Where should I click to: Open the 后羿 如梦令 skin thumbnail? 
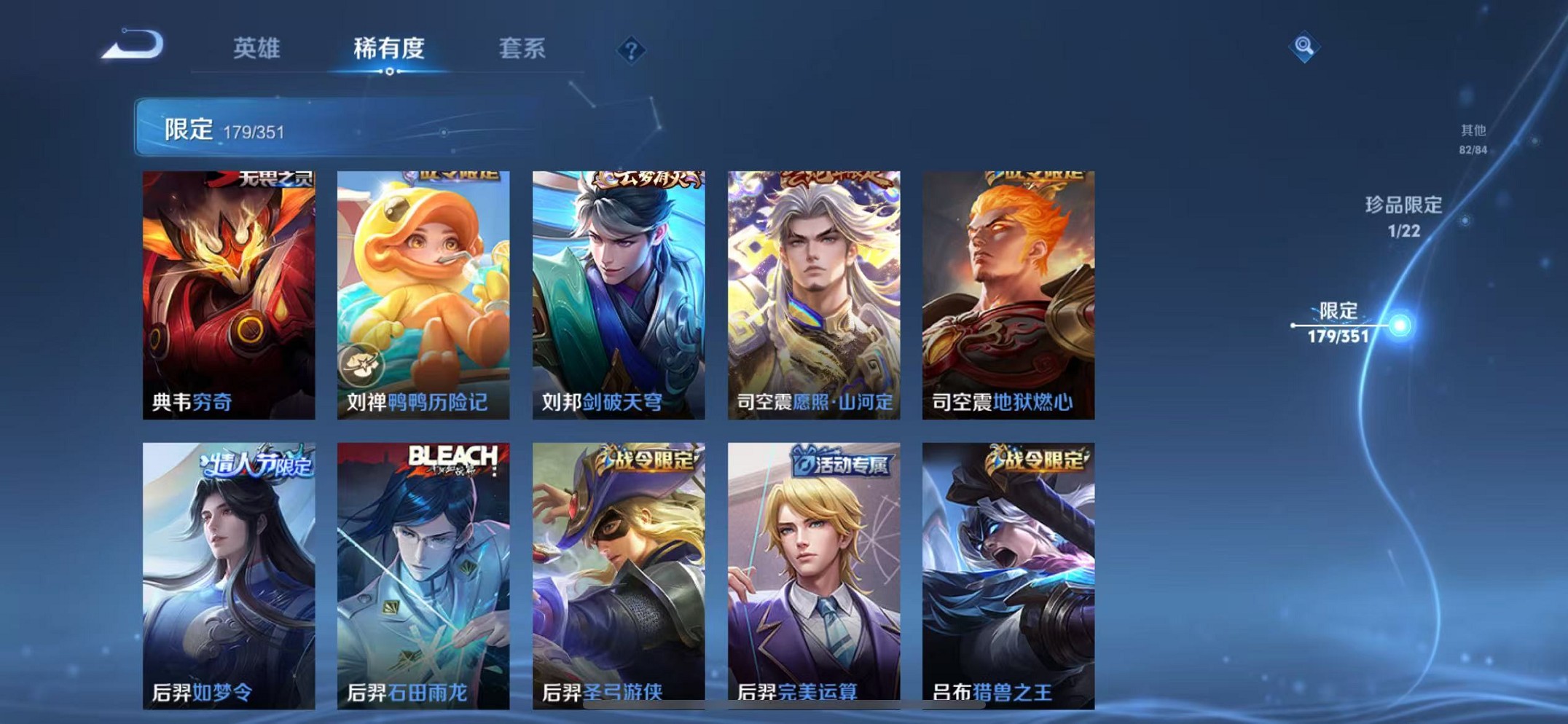(x=229, y=572)
